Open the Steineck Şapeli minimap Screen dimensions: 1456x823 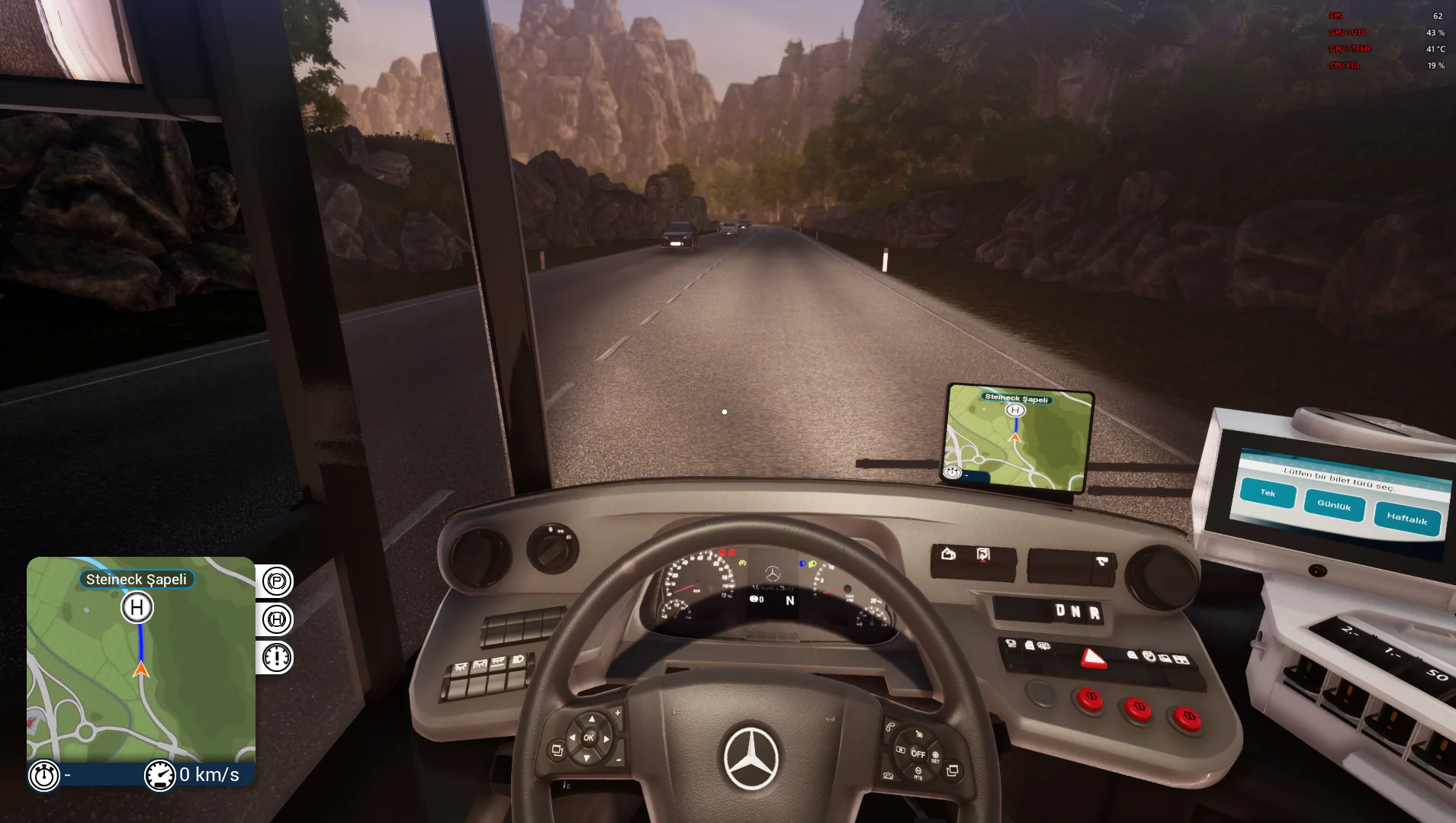(x=141, y=660)
